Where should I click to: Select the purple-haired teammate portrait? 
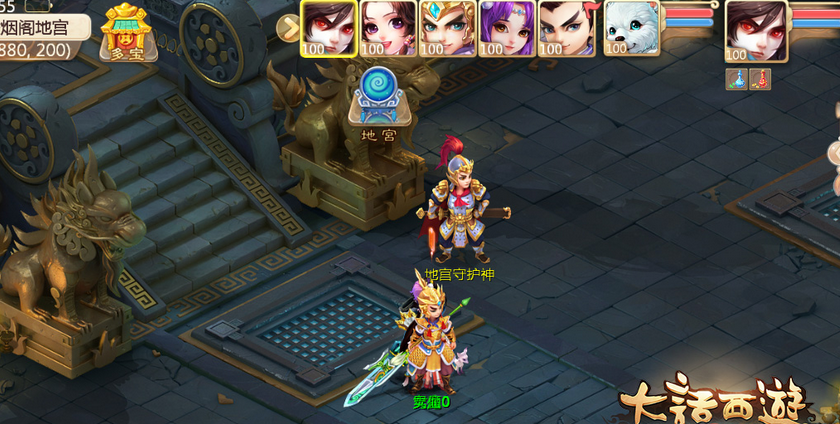point(506,28)
